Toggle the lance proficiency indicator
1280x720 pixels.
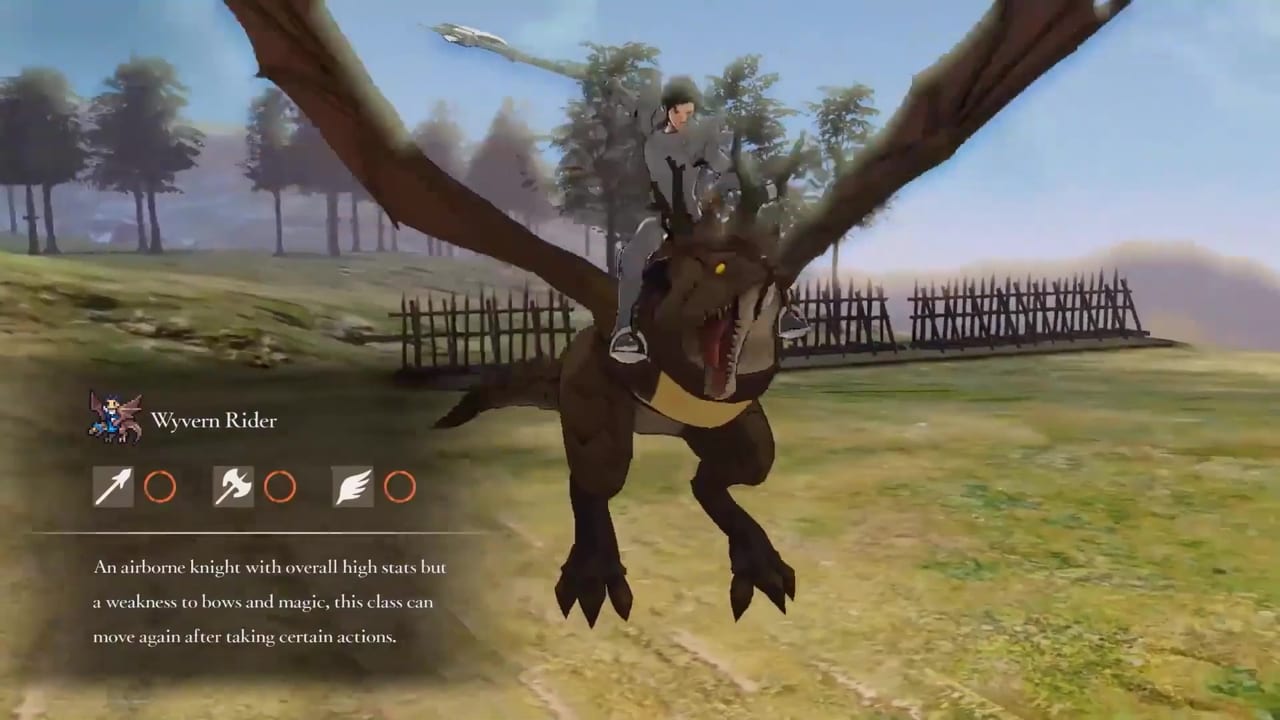click(x=112, y=487)
